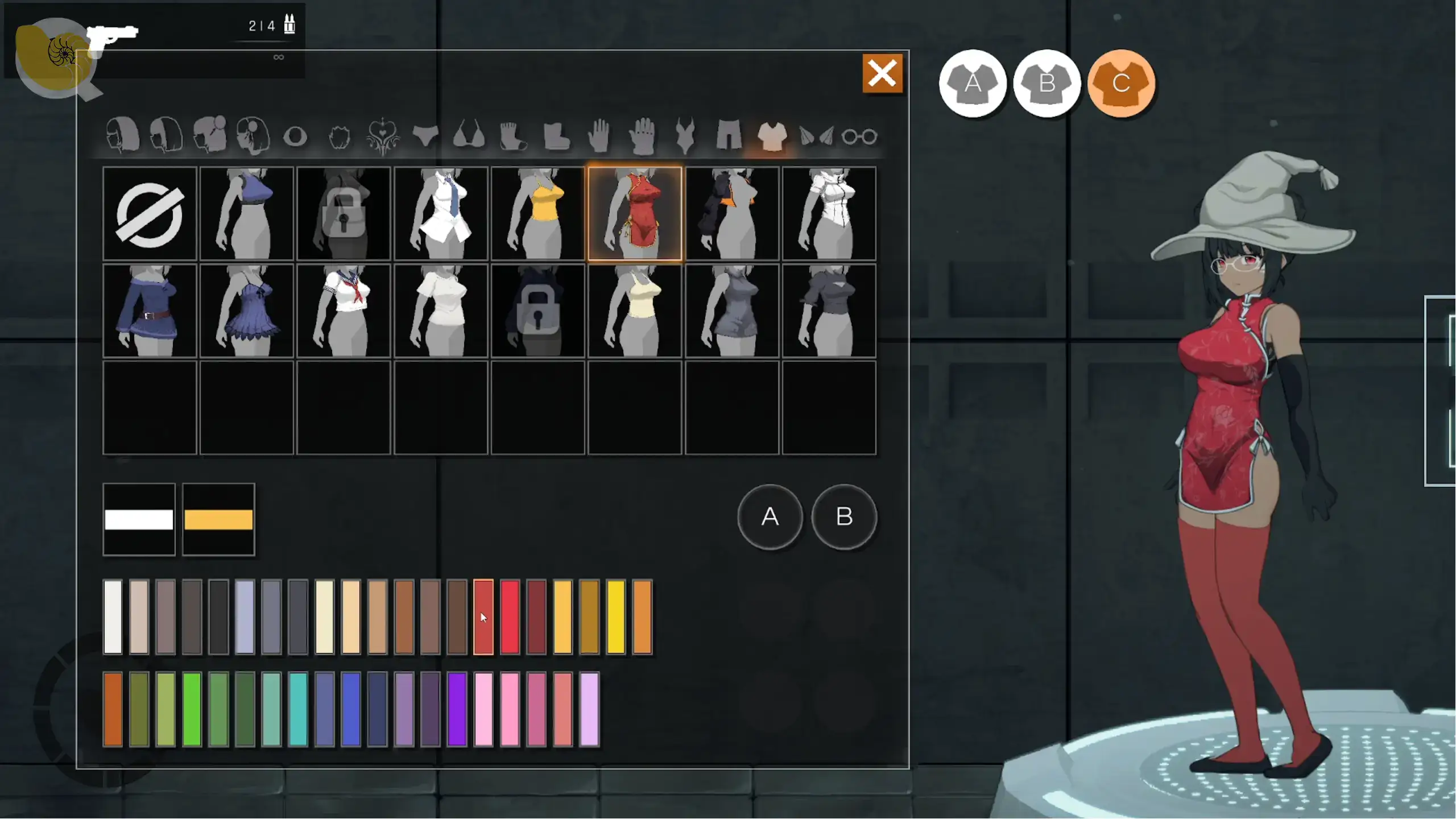Click the round A variant button
1456x819 pixels.
coord(770,516)
